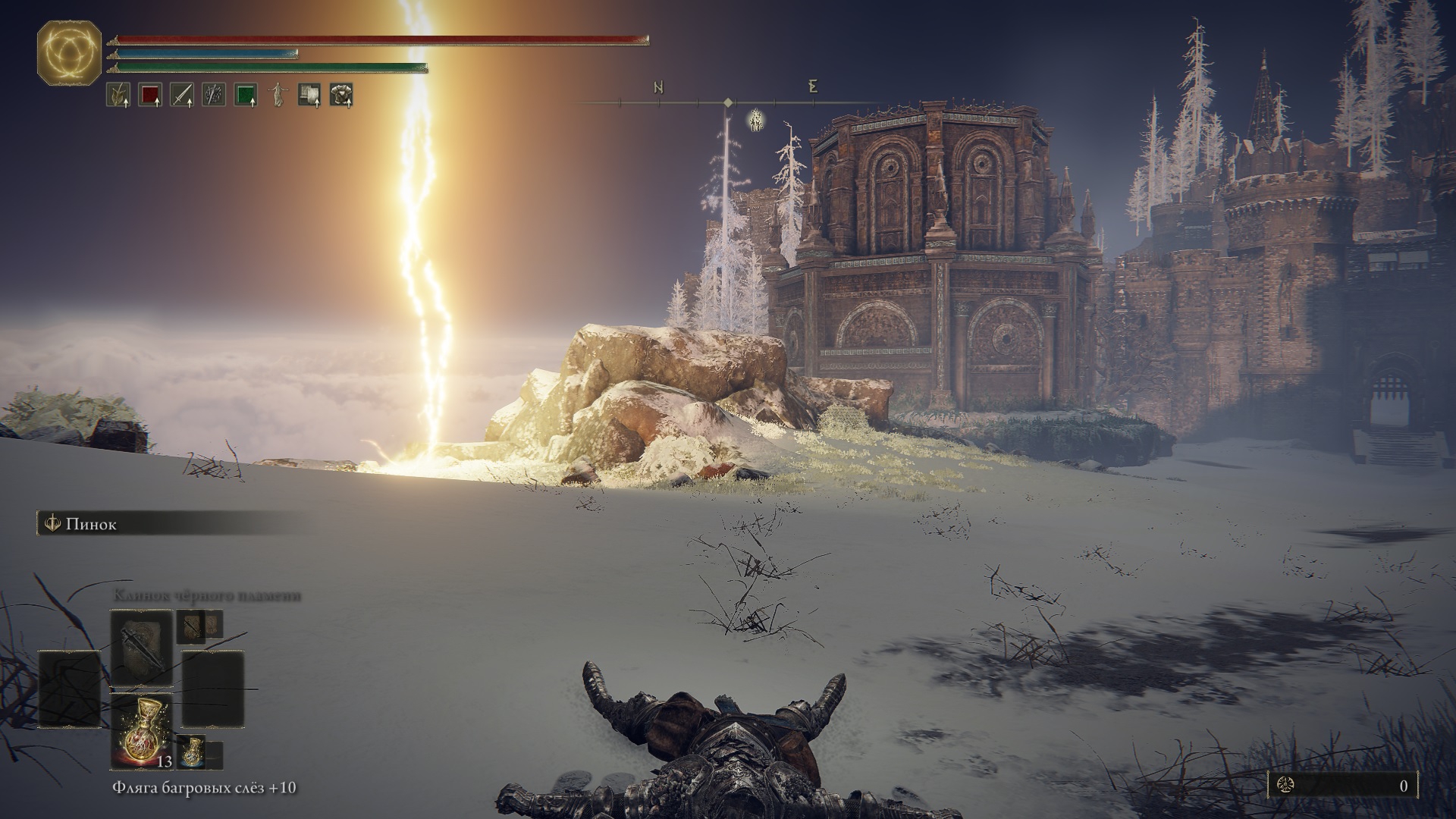Image resolution: width=1456 pixels, height=819 pixels.
Task: Select the straight sword attack buff icon
Action: [181, 95]
